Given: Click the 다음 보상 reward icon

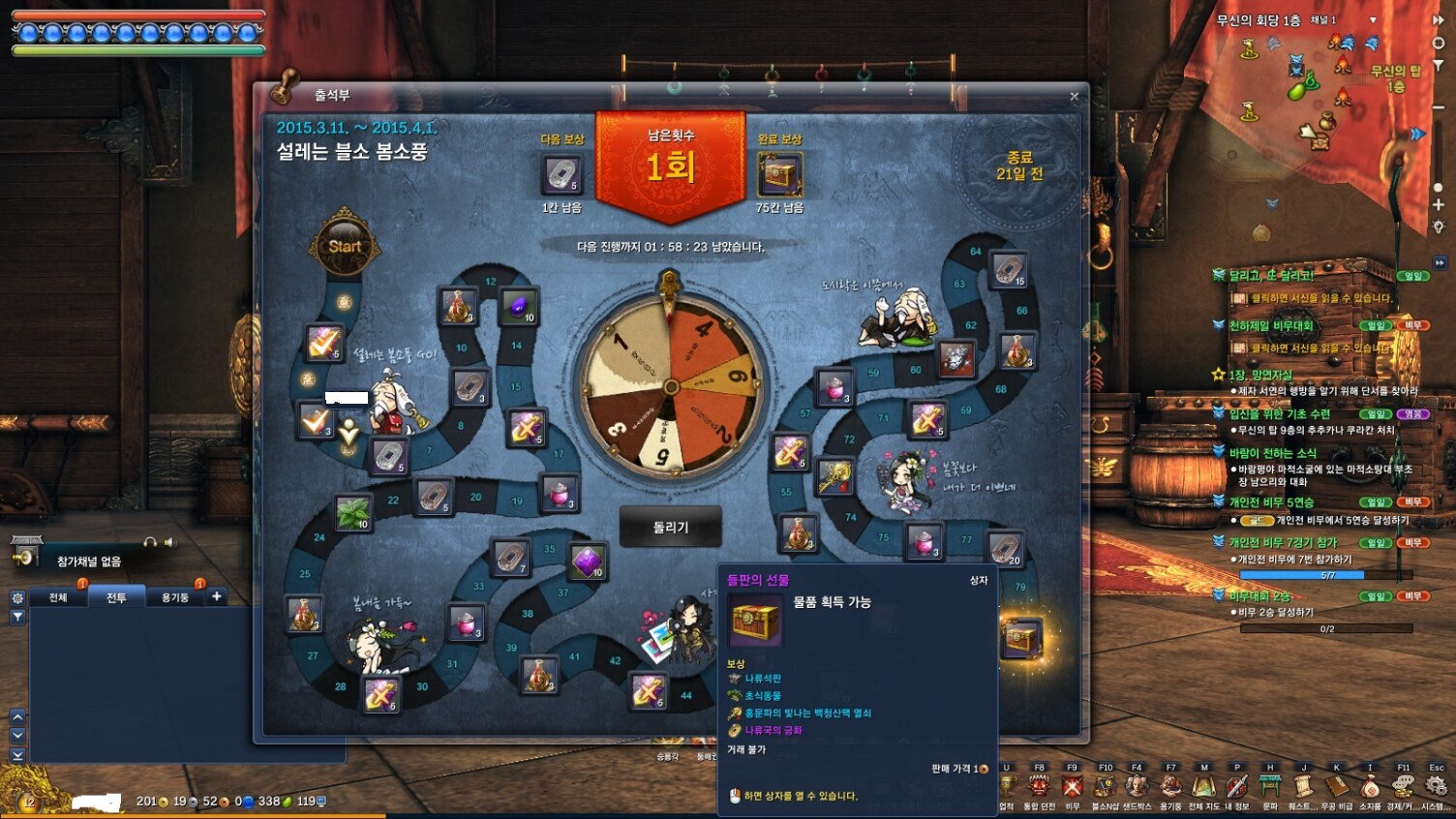Looking at the screenshot, I should (x=561, y=175).
